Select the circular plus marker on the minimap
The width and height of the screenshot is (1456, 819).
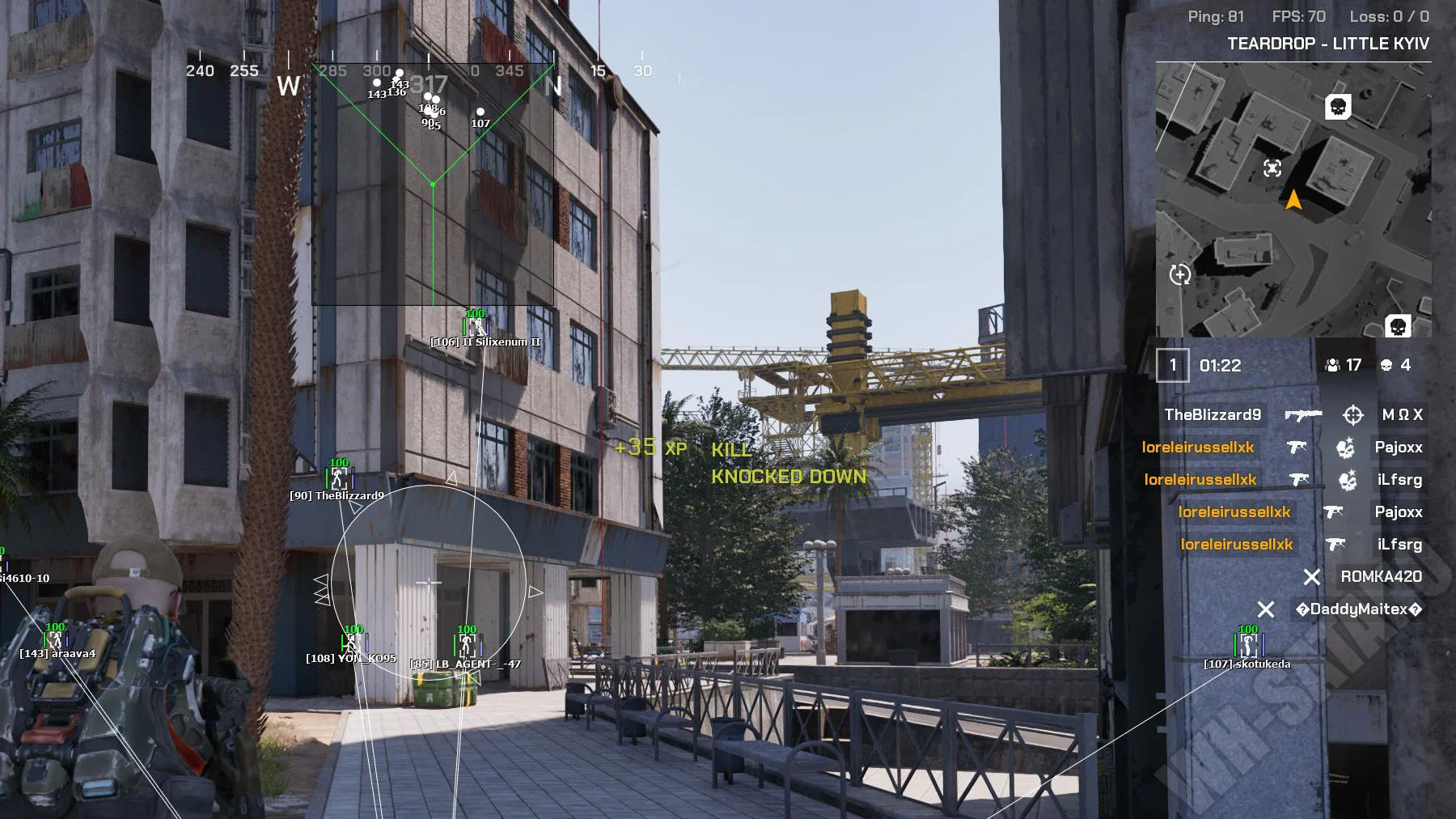tap(1180, 274)
